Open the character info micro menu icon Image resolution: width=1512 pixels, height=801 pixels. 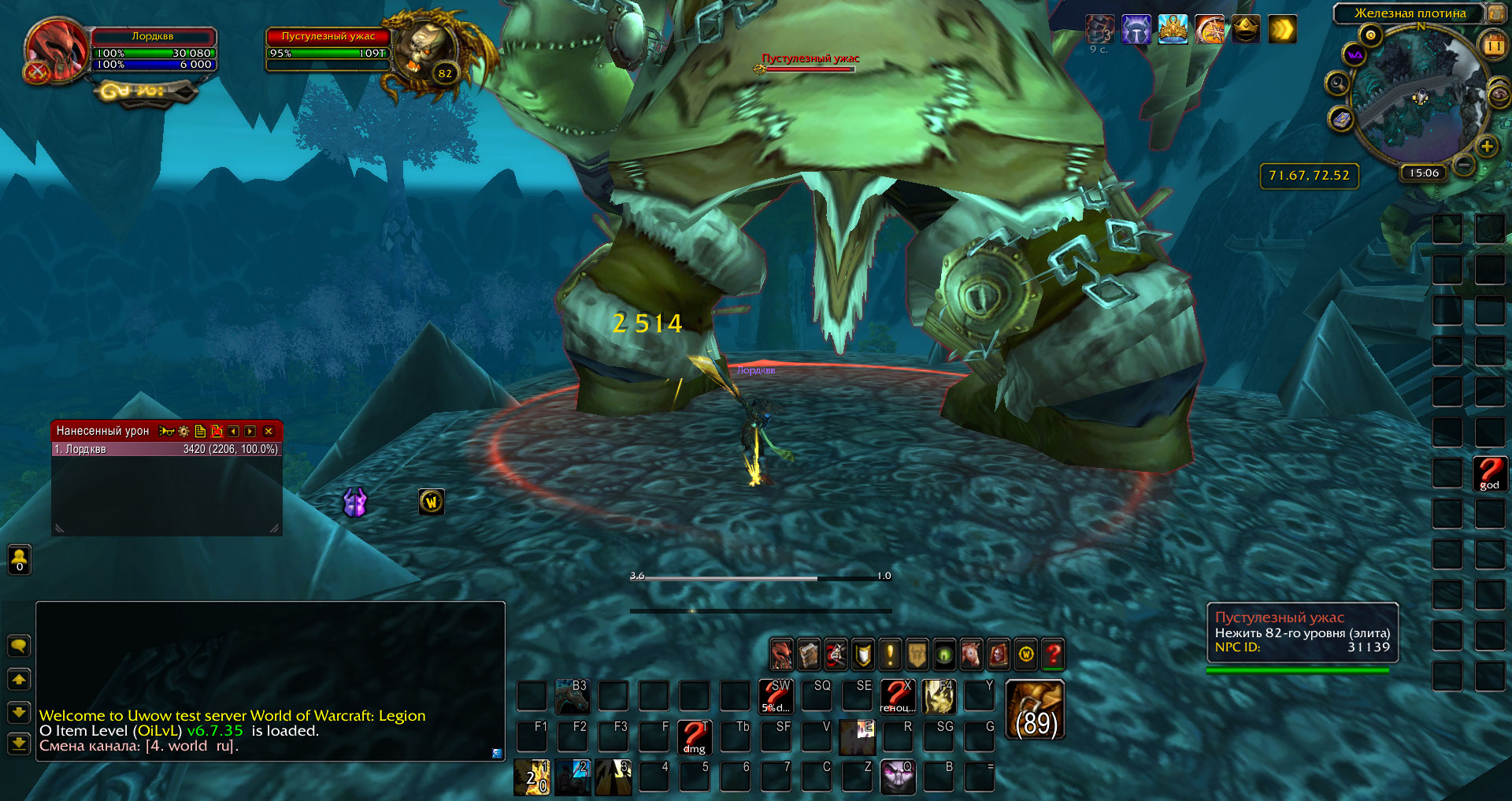point(781,655)
